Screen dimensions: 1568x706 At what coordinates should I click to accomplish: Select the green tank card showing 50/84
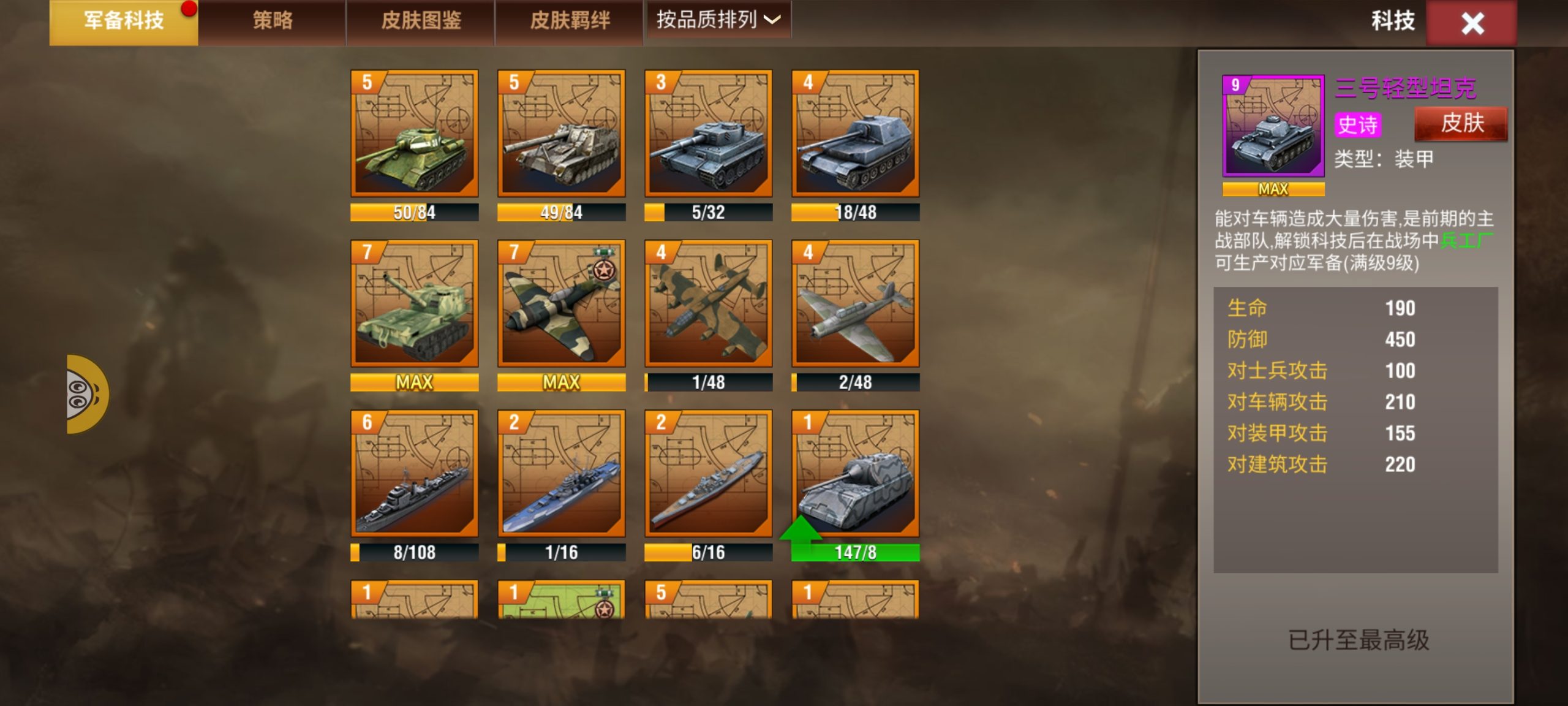(x=415, y=134)
